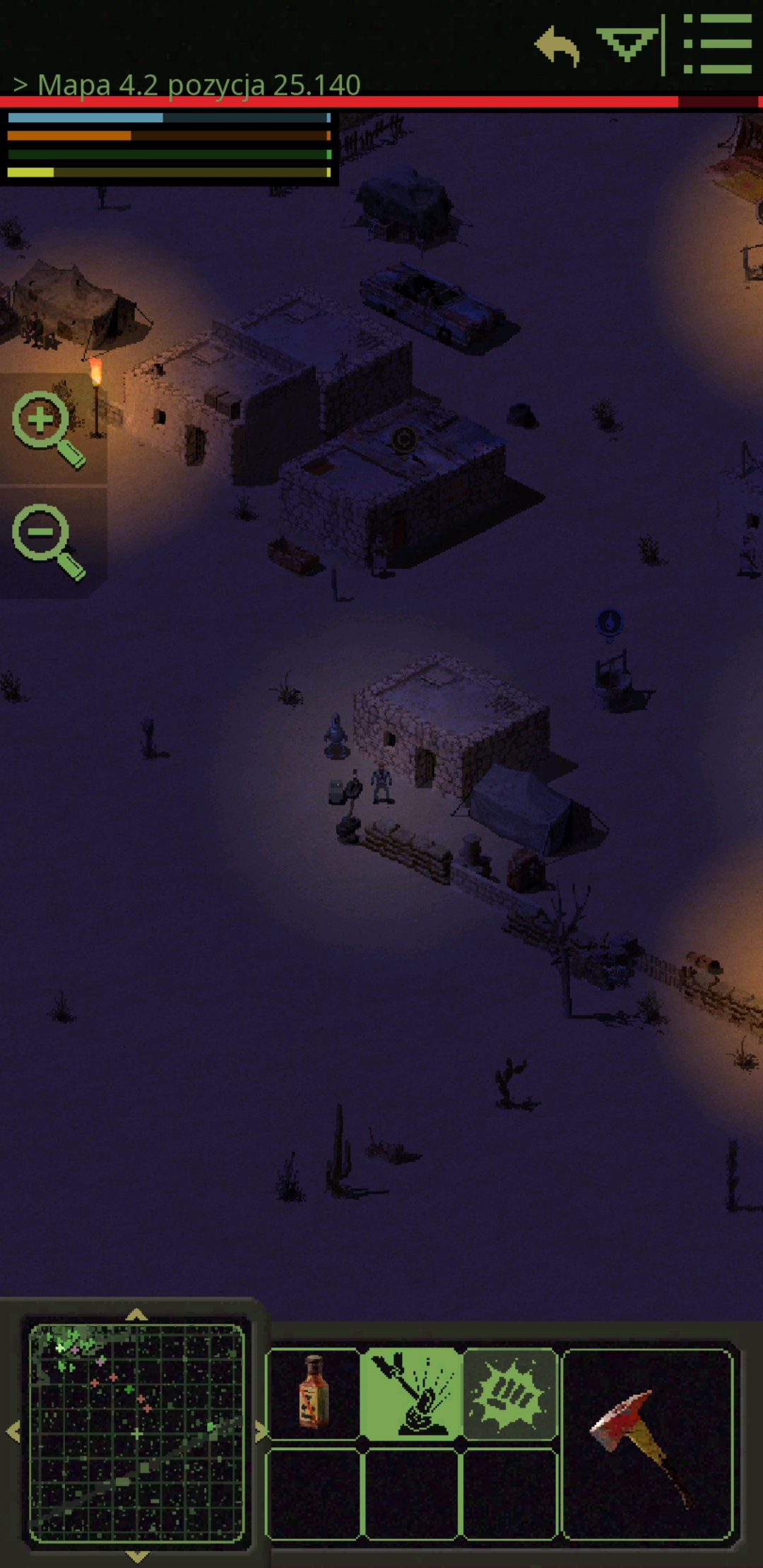Zoom out with the minus magnifier
763x1568 pixels.
tap(48, 542)
